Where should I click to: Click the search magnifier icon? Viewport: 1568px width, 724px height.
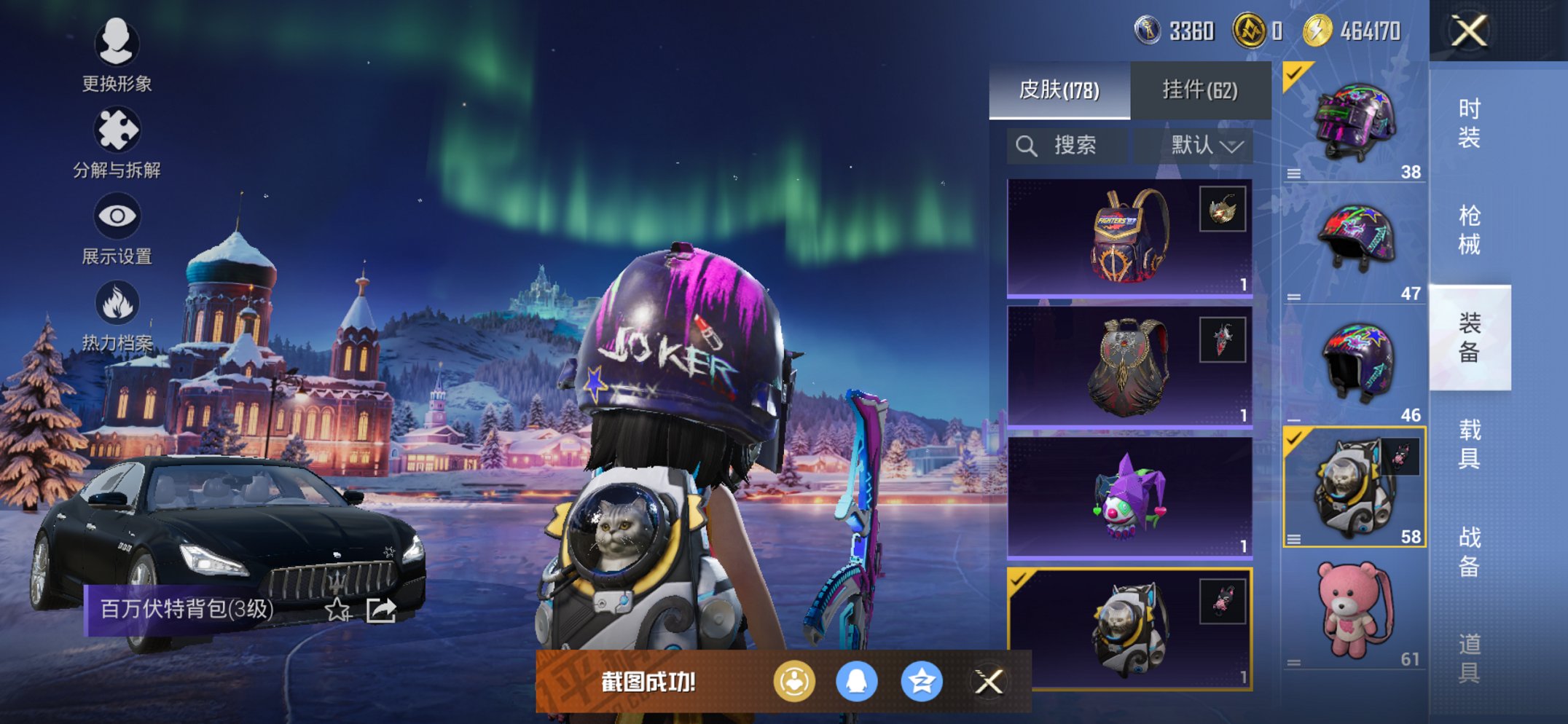[x=1027, y=144]
